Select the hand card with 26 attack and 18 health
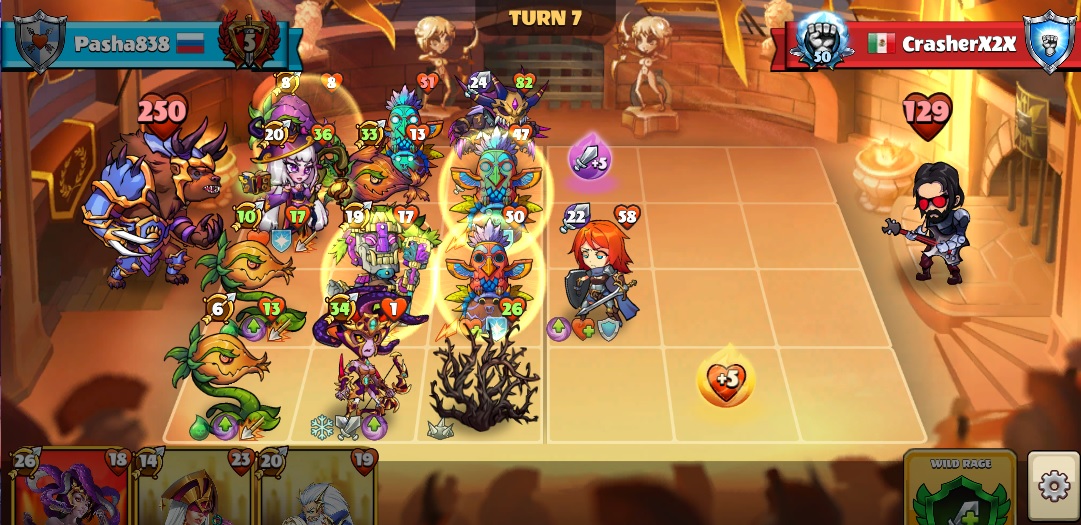1081x525 pixels. (71, 490)
